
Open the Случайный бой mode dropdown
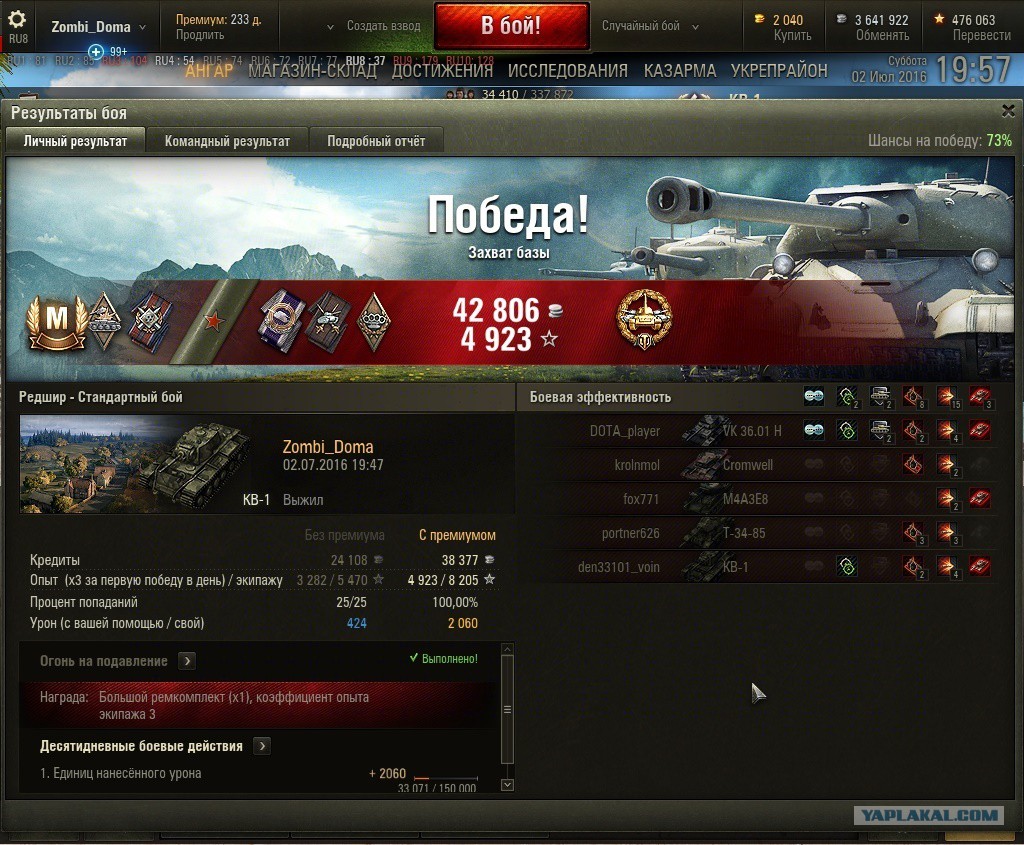[x=647, y=26]
